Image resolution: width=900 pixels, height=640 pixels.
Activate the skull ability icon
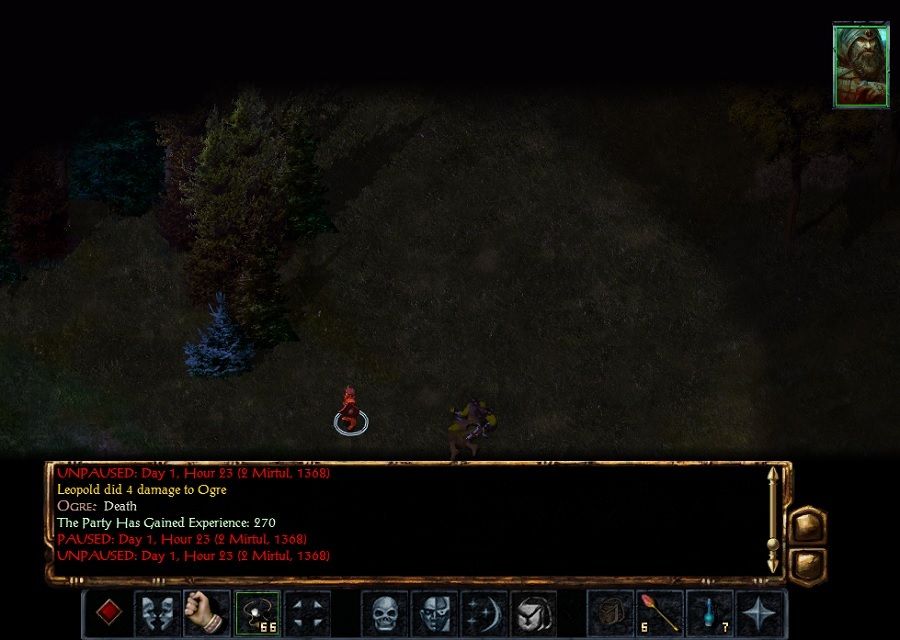[385, 612]
